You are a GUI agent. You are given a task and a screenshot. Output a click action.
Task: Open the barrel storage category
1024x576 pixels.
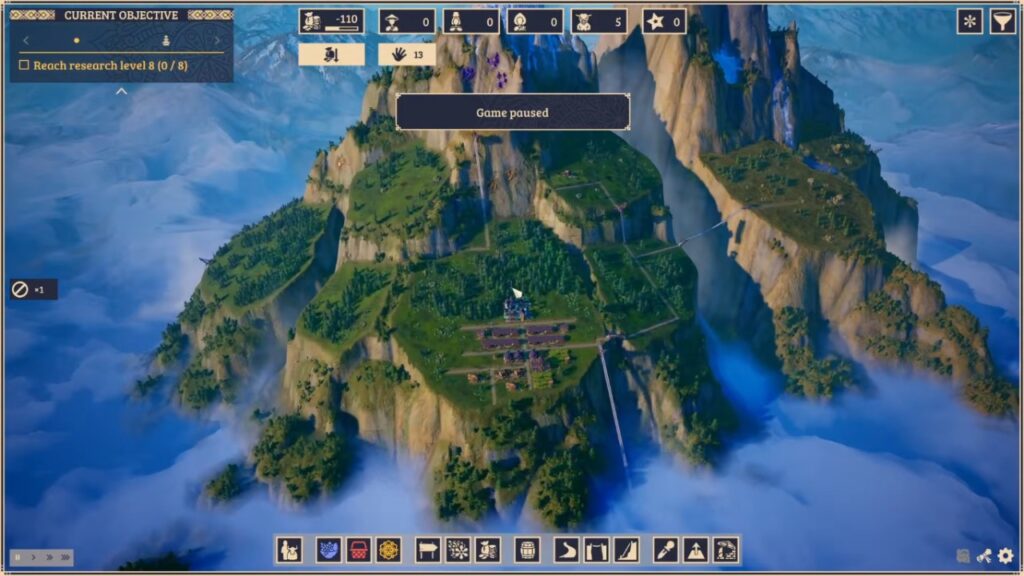(x=528, y=549)
